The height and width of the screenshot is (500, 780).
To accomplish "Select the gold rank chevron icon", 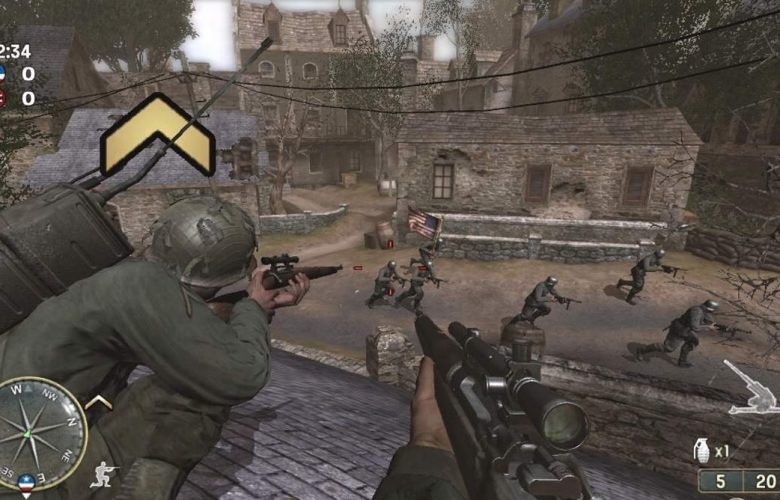I will [x=157, y=135].
